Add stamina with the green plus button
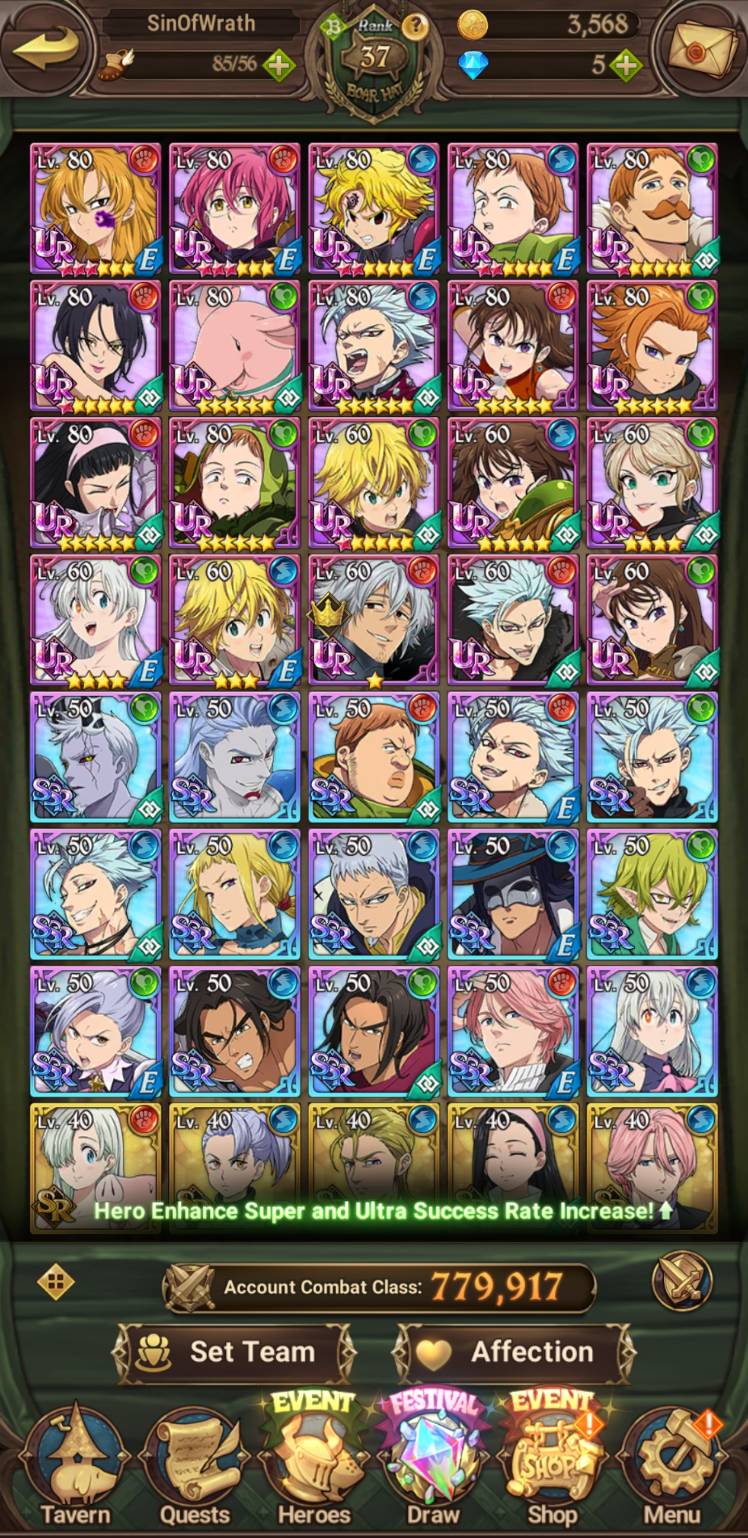This screenshot has height=1538, width=748. [278, 66]
